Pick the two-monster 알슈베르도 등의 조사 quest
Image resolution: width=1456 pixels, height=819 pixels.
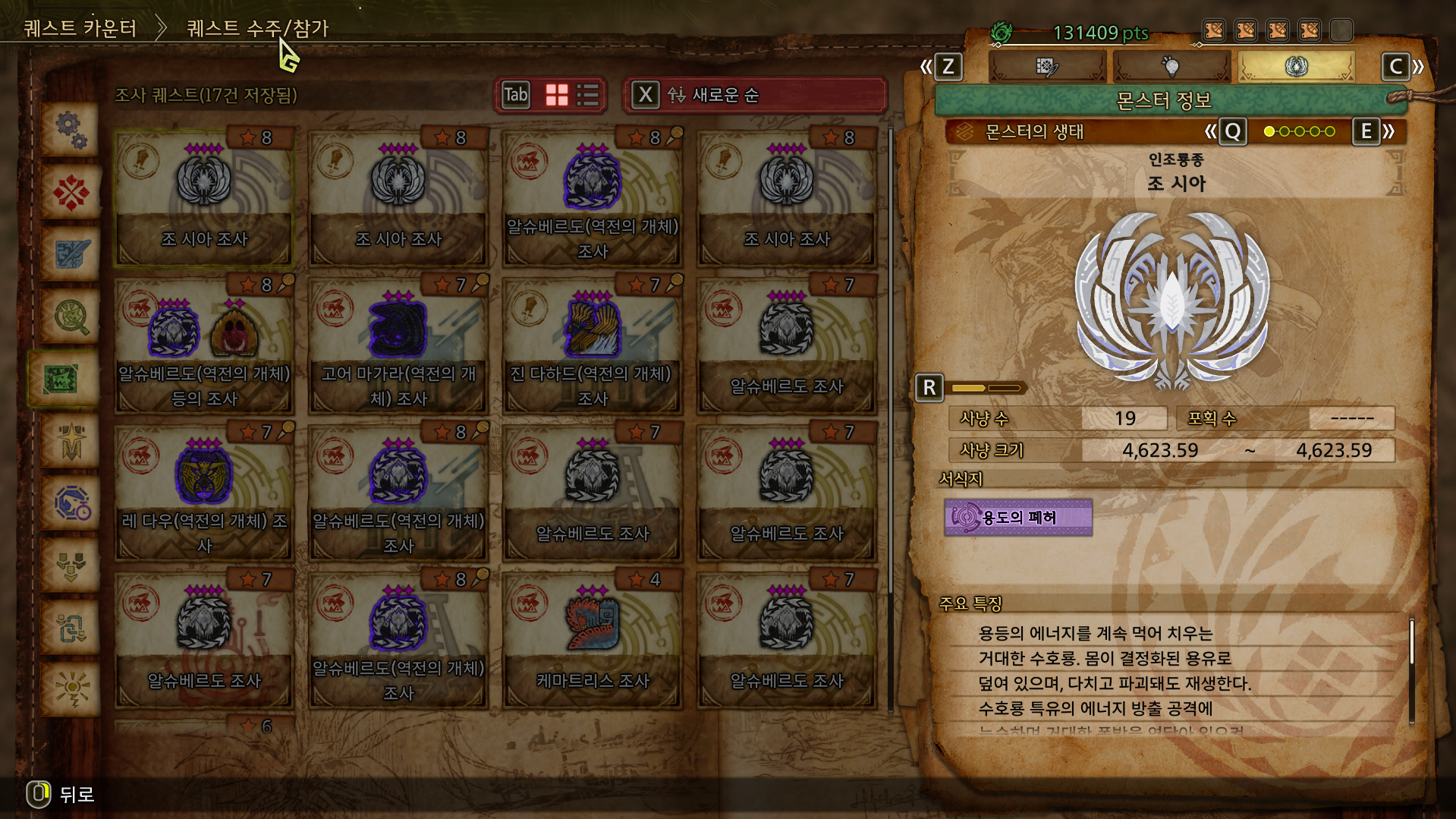point(204,345)
